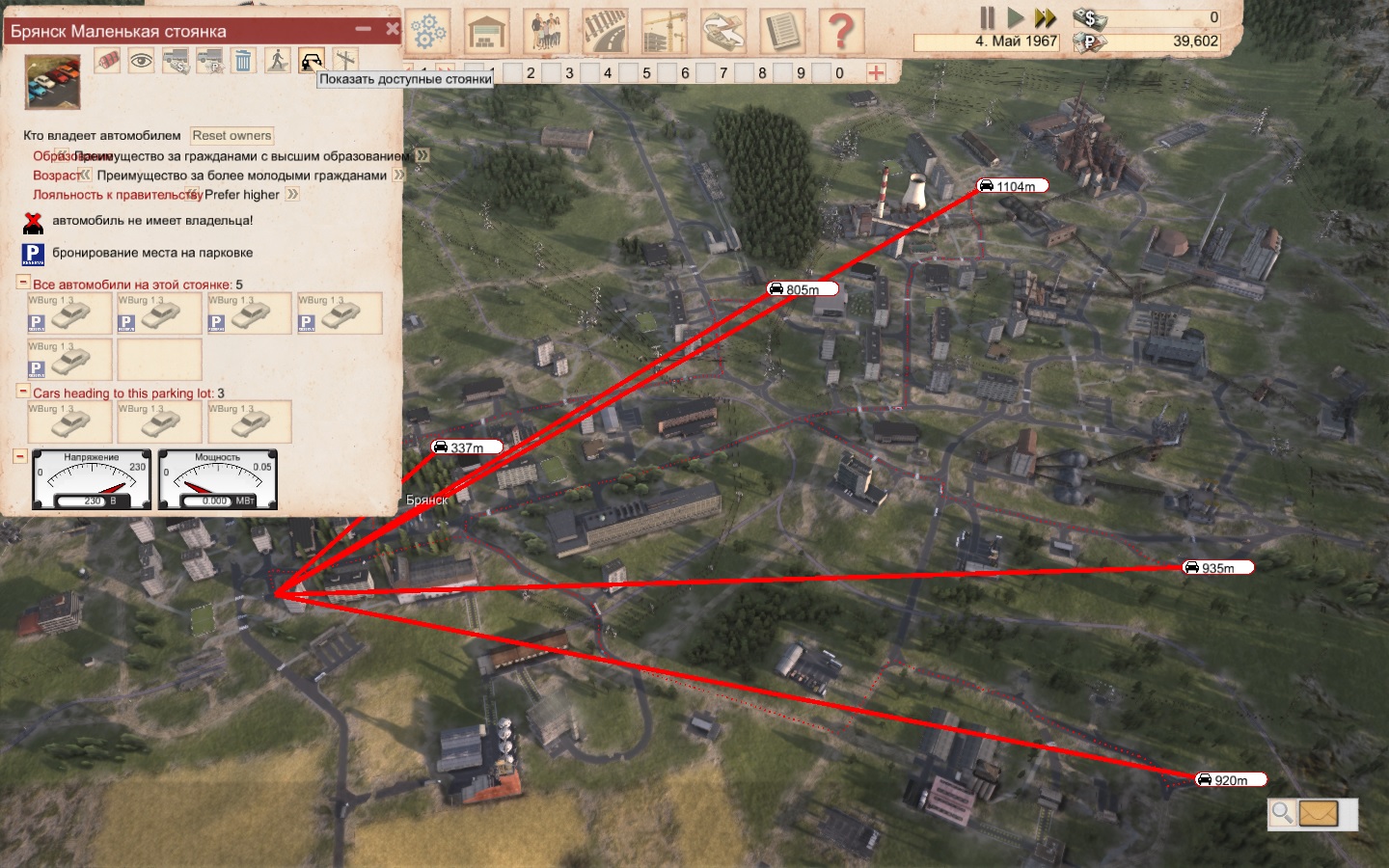Open the roads and rails menu
The image size is (1389, 868).
tap(605, 32)
